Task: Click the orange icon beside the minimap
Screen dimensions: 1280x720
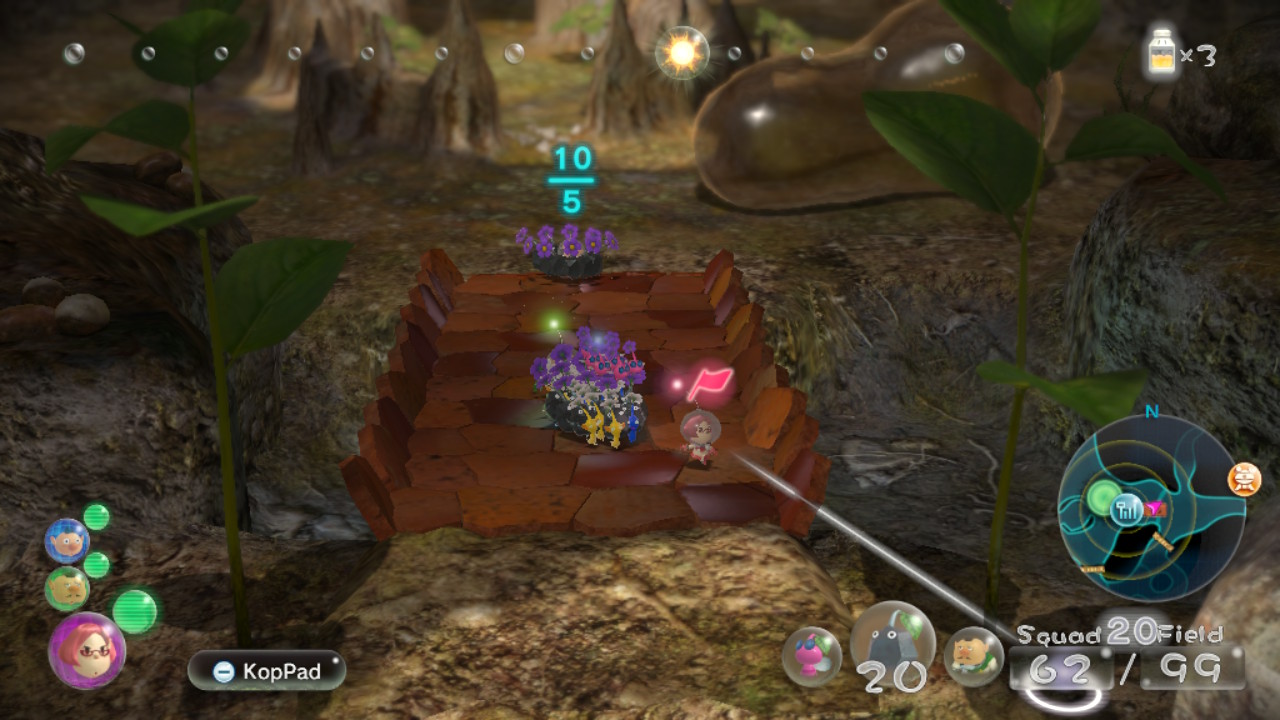Action: click(1244, 480)
